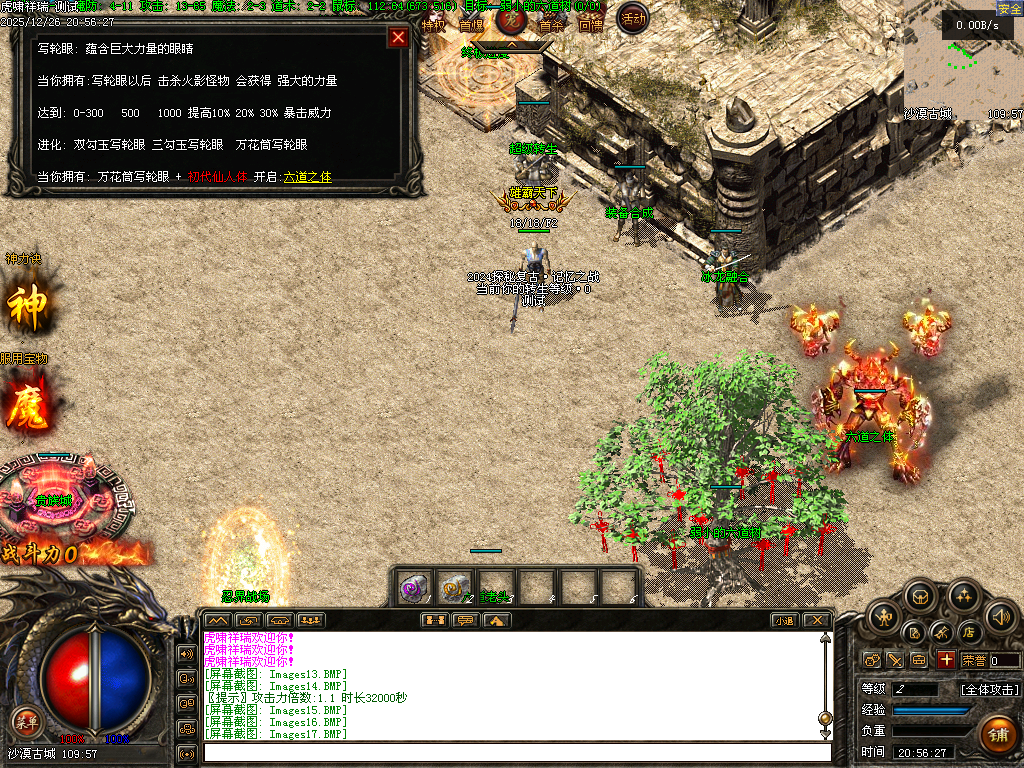Open the character equipment panel
This screenshot has height=768, width=1024.
884,616
